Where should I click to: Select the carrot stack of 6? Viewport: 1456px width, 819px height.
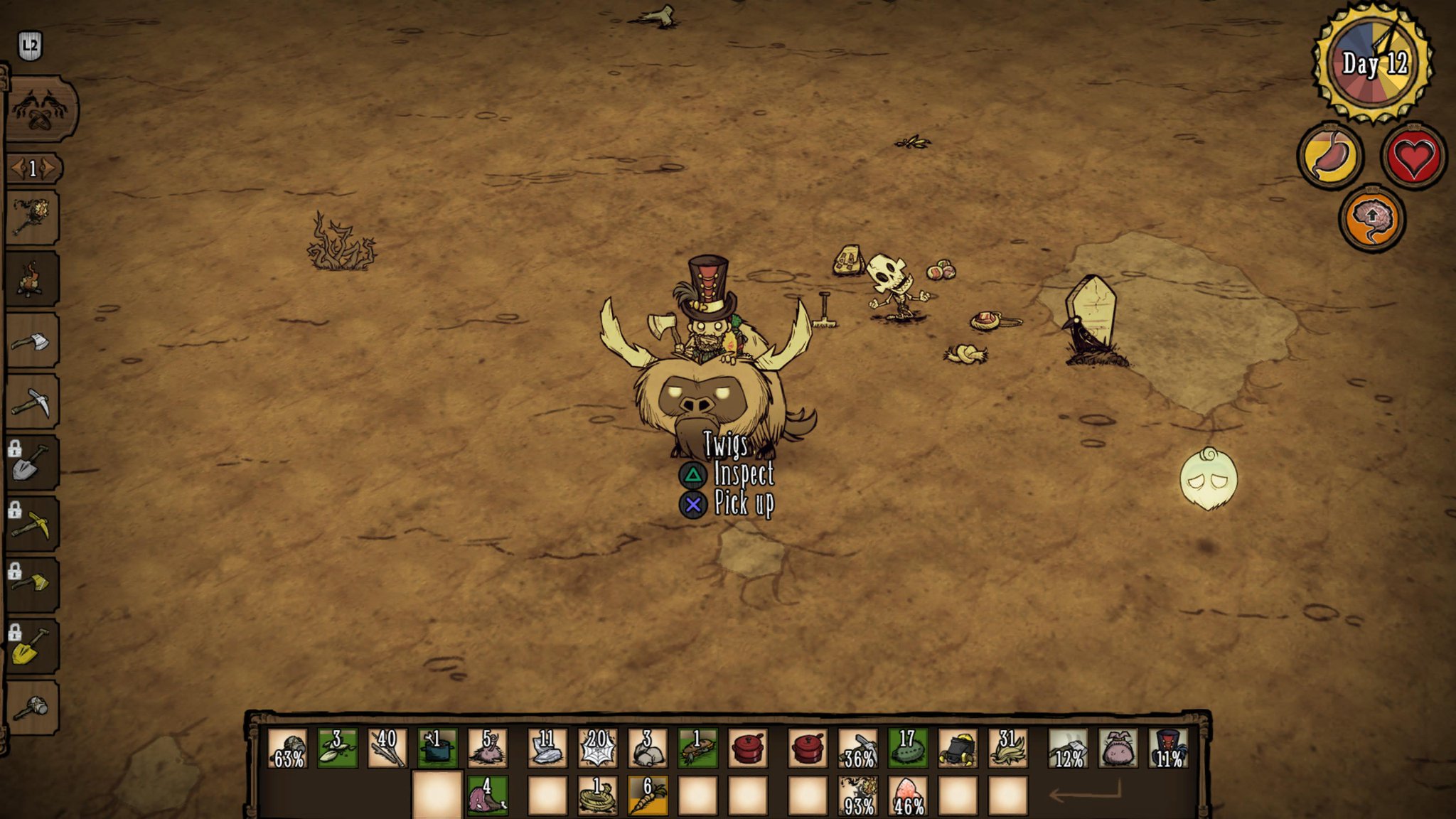coord(647,796)
